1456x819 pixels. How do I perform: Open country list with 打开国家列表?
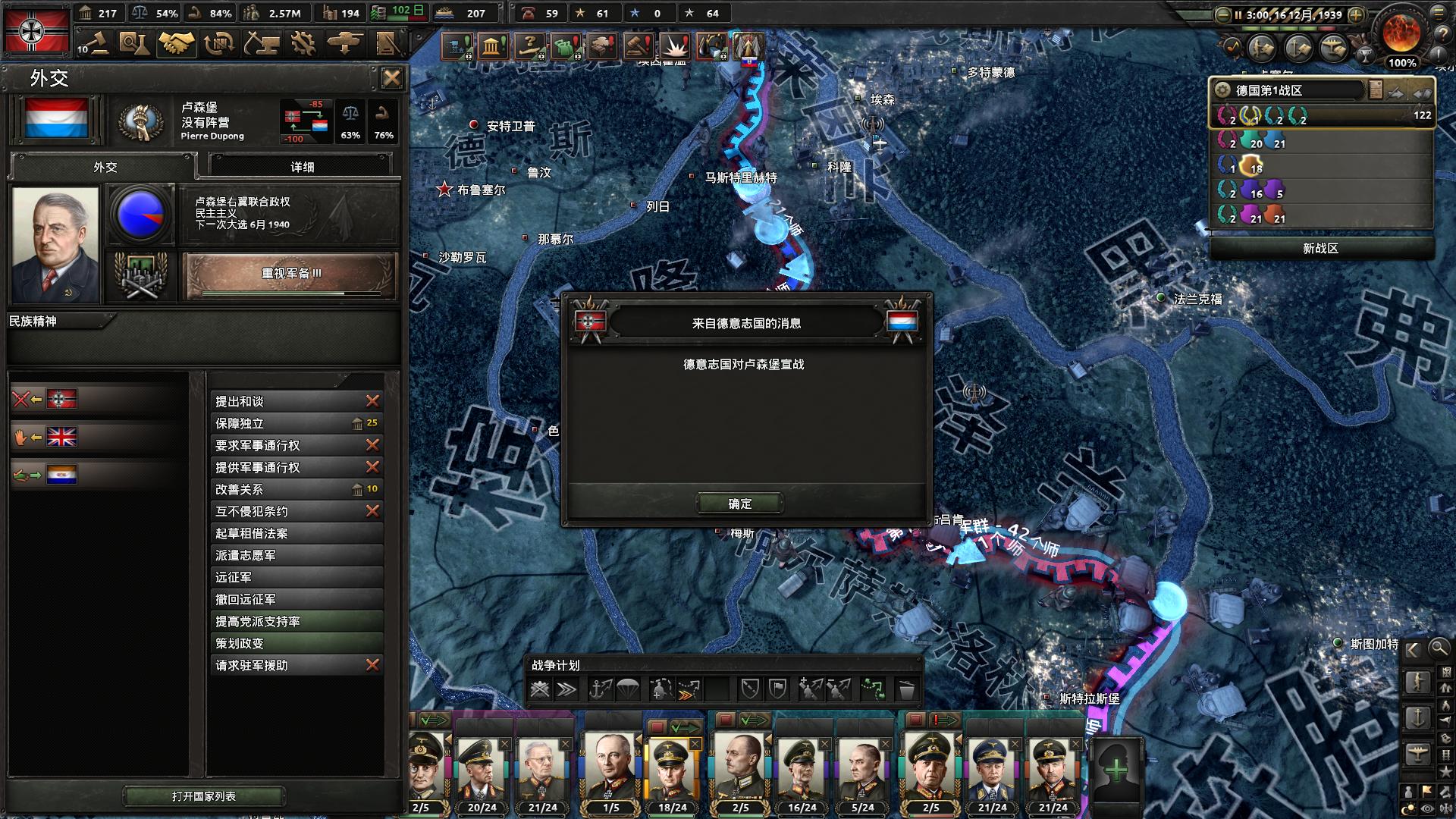pyautogui.click(x=204, y=796)
